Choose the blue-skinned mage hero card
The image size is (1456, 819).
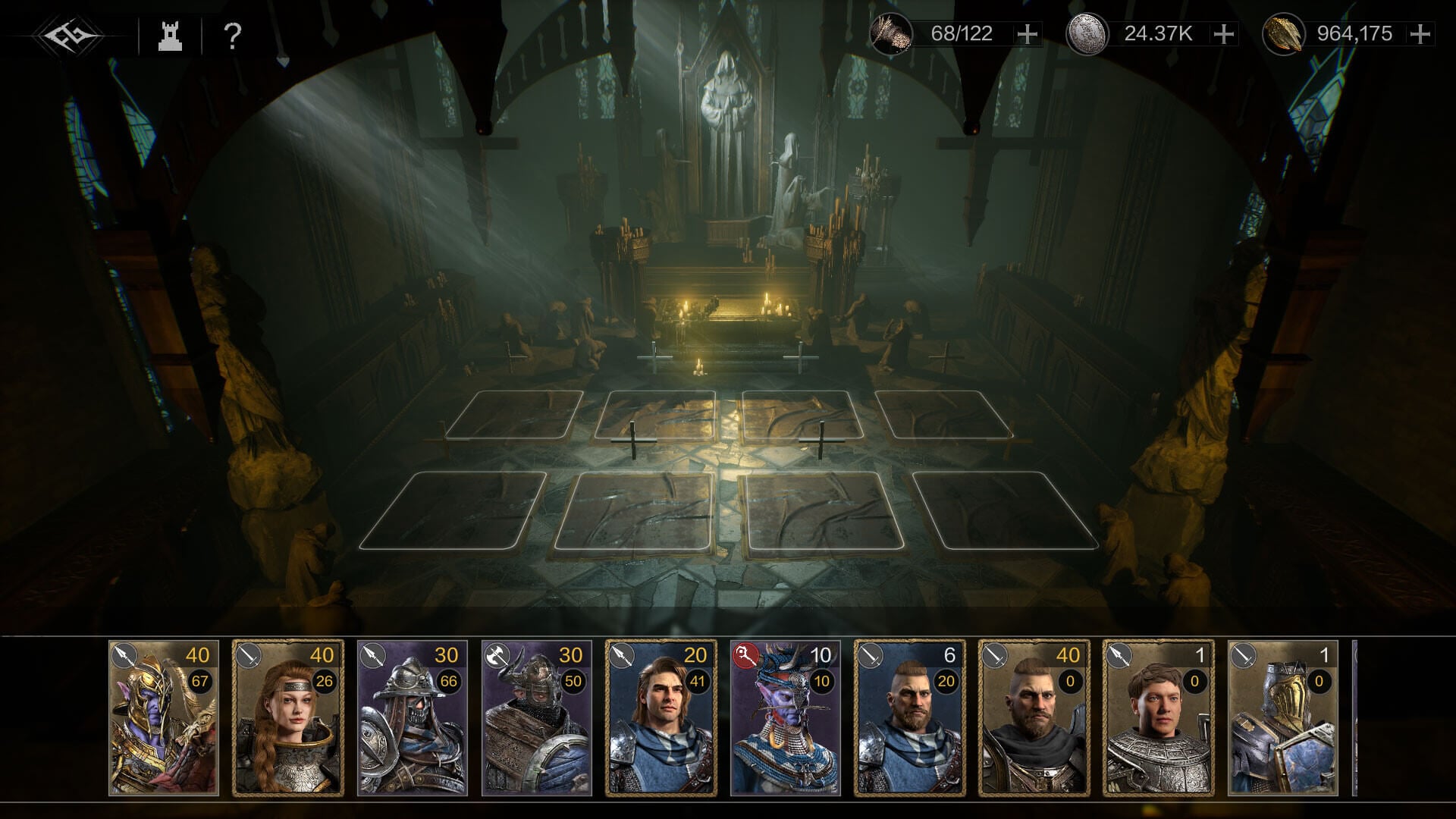(785, 717)
